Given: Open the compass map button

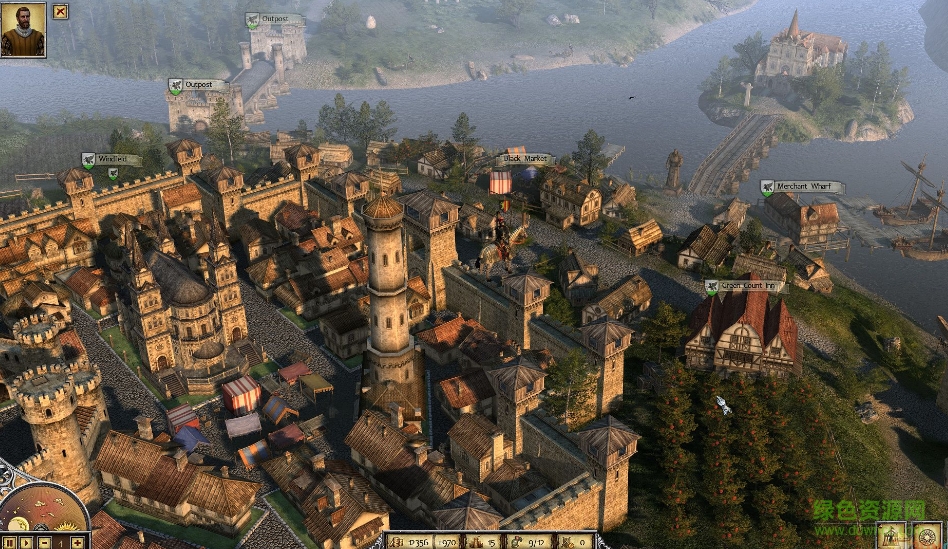Looking at the screenshot, I should tap(927, 535).
